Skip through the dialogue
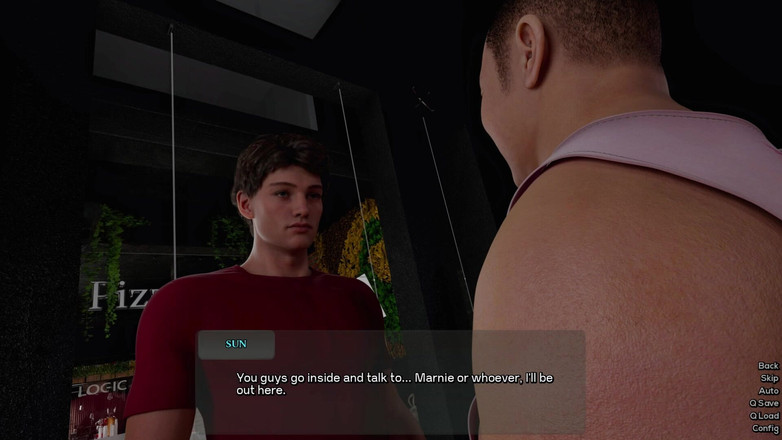This screenshot has height=440, width=782. pyautogui.click(x=768, y=378)
